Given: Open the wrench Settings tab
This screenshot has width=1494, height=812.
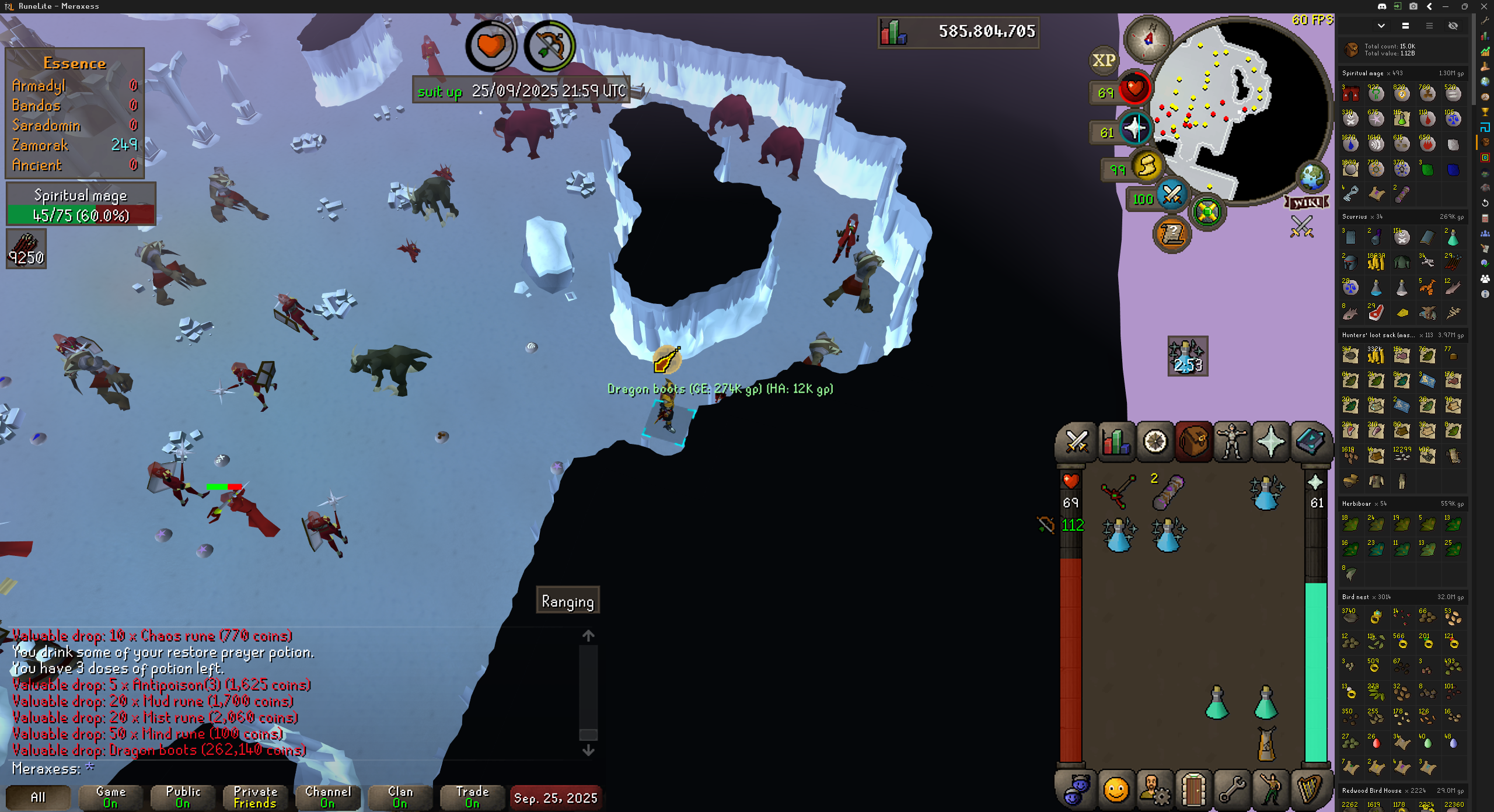Looking at the screenshot, I should [1232, 790].
